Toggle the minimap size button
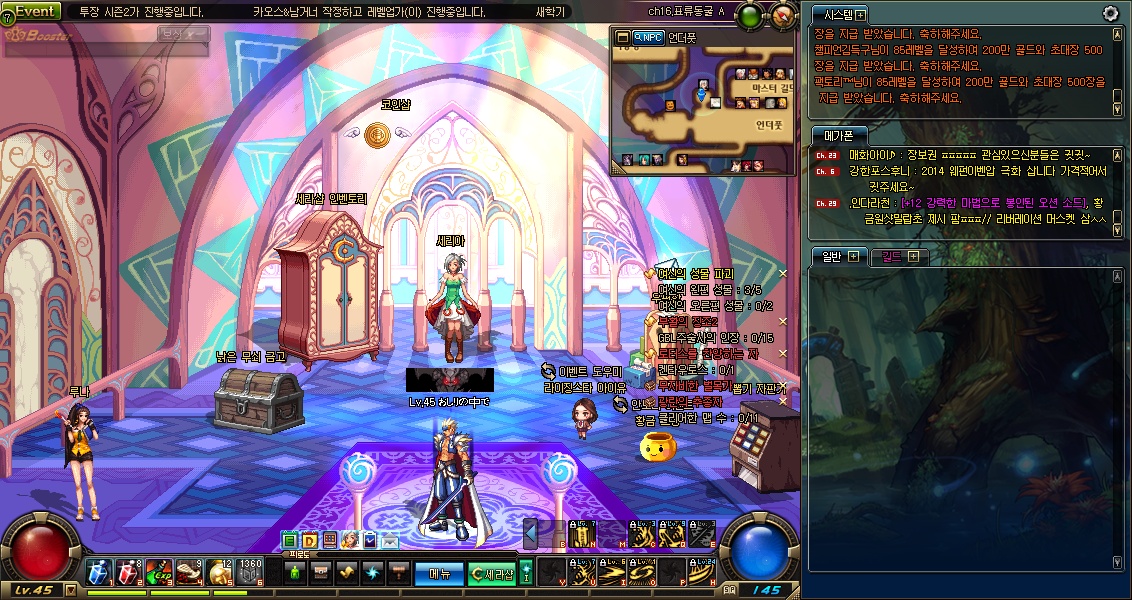 622,38
